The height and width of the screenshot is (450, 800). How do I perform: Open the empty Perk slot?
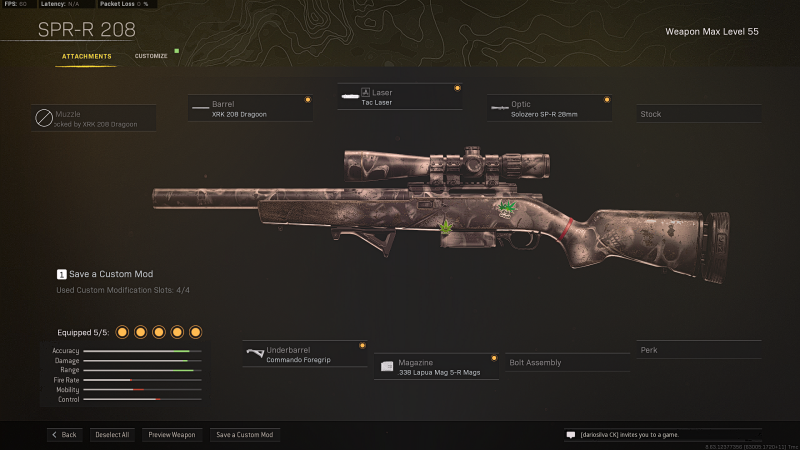click(697, 350)
